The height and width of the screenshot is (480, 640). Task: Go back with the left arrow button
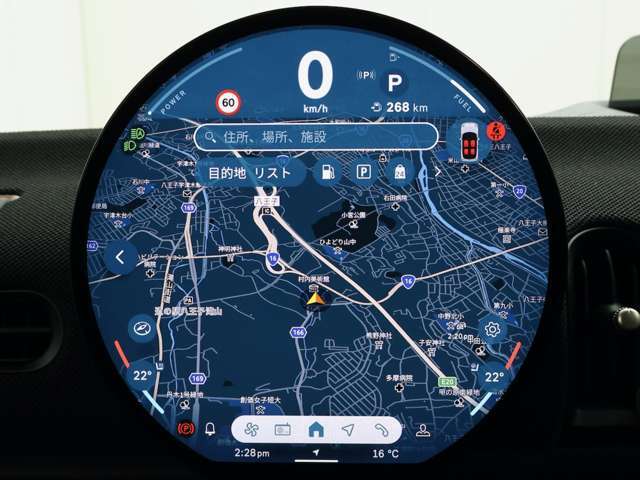[121, 258]
